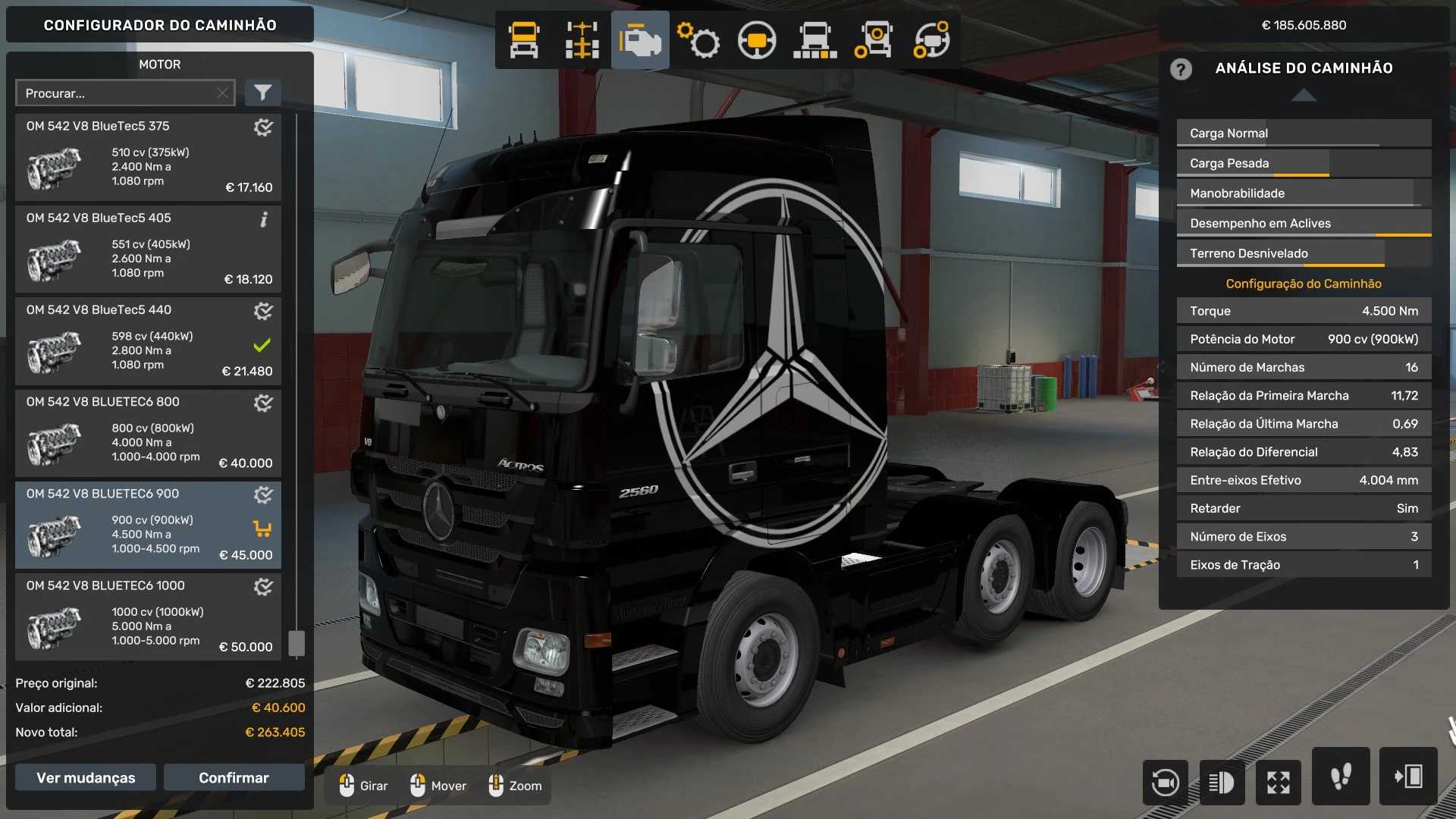Choose the BlueTec5 405 engine entry
The height and width of the screenshot is (819, 1456).
coord(148,249)
